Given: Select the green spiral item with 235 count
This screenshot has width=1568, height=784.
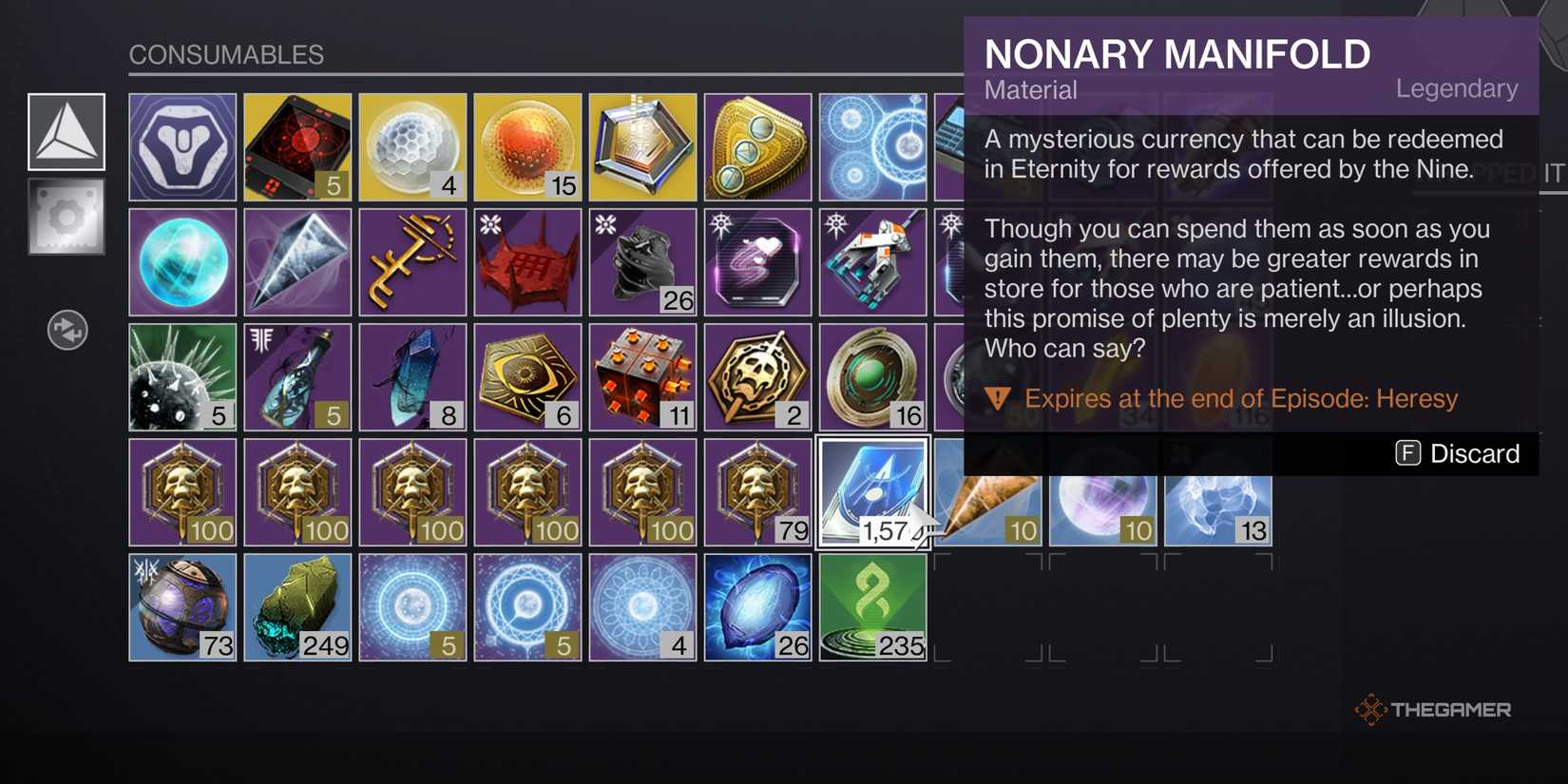Looking at the screenshot, I should click(871, 606).
